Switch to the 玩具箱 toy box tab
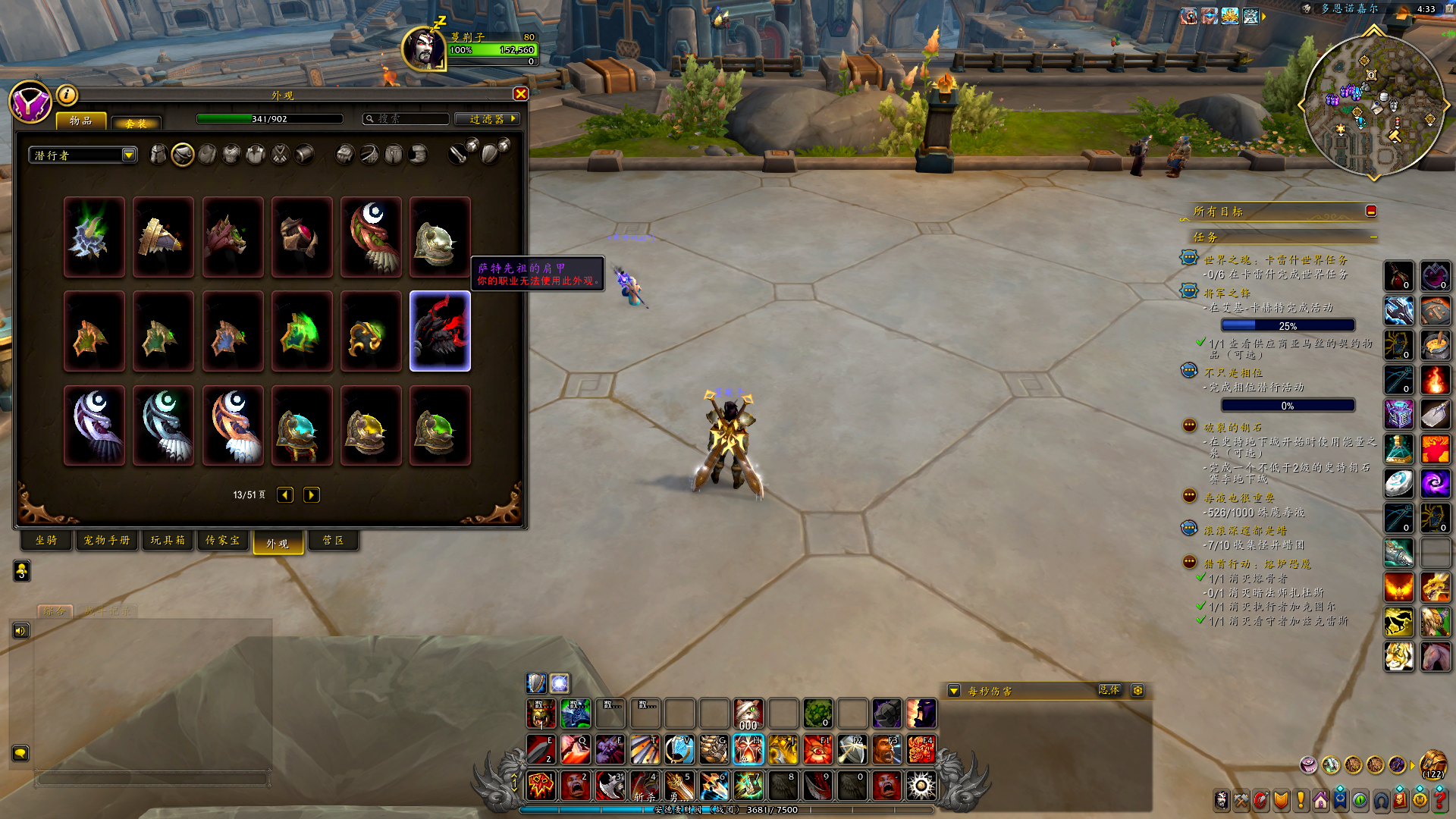1456x819 pixels. pyautogui.click(x=168, y=541)
